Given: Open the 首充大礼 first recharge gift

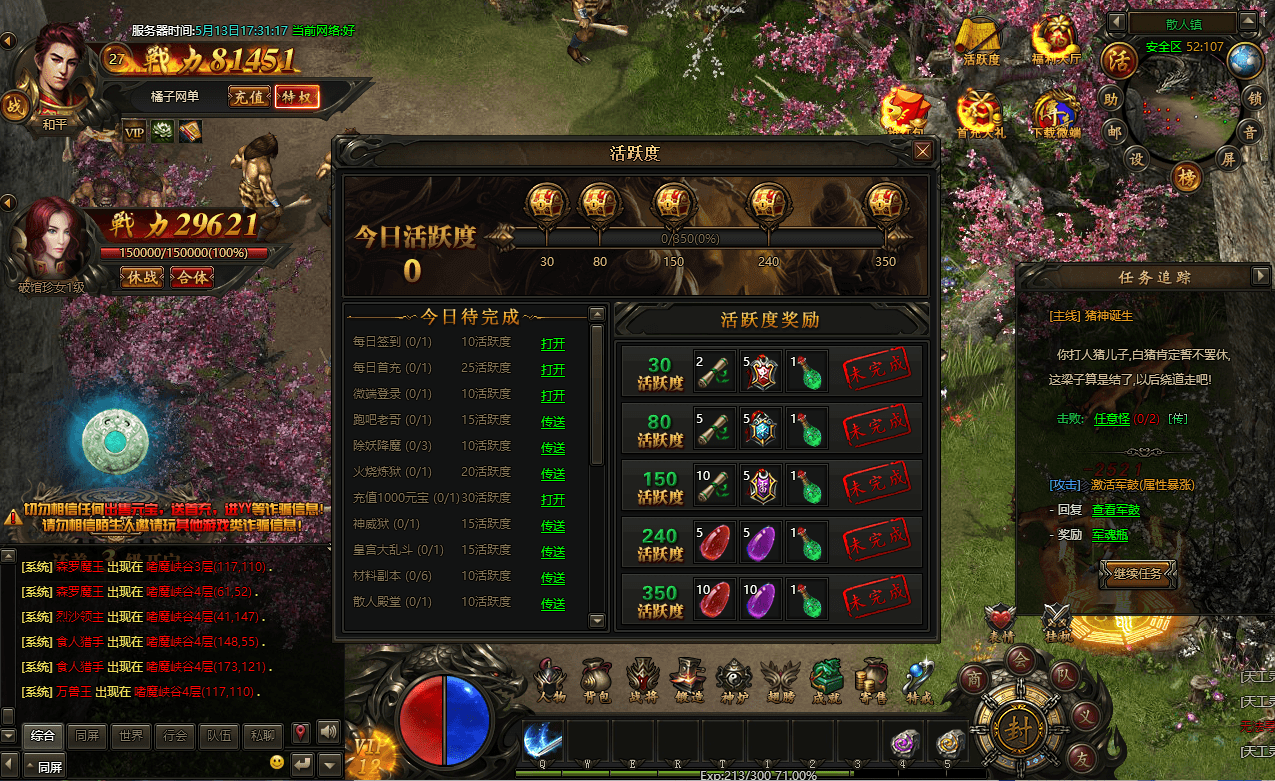Looking at the screenshot, I should [x=980, y=112].
